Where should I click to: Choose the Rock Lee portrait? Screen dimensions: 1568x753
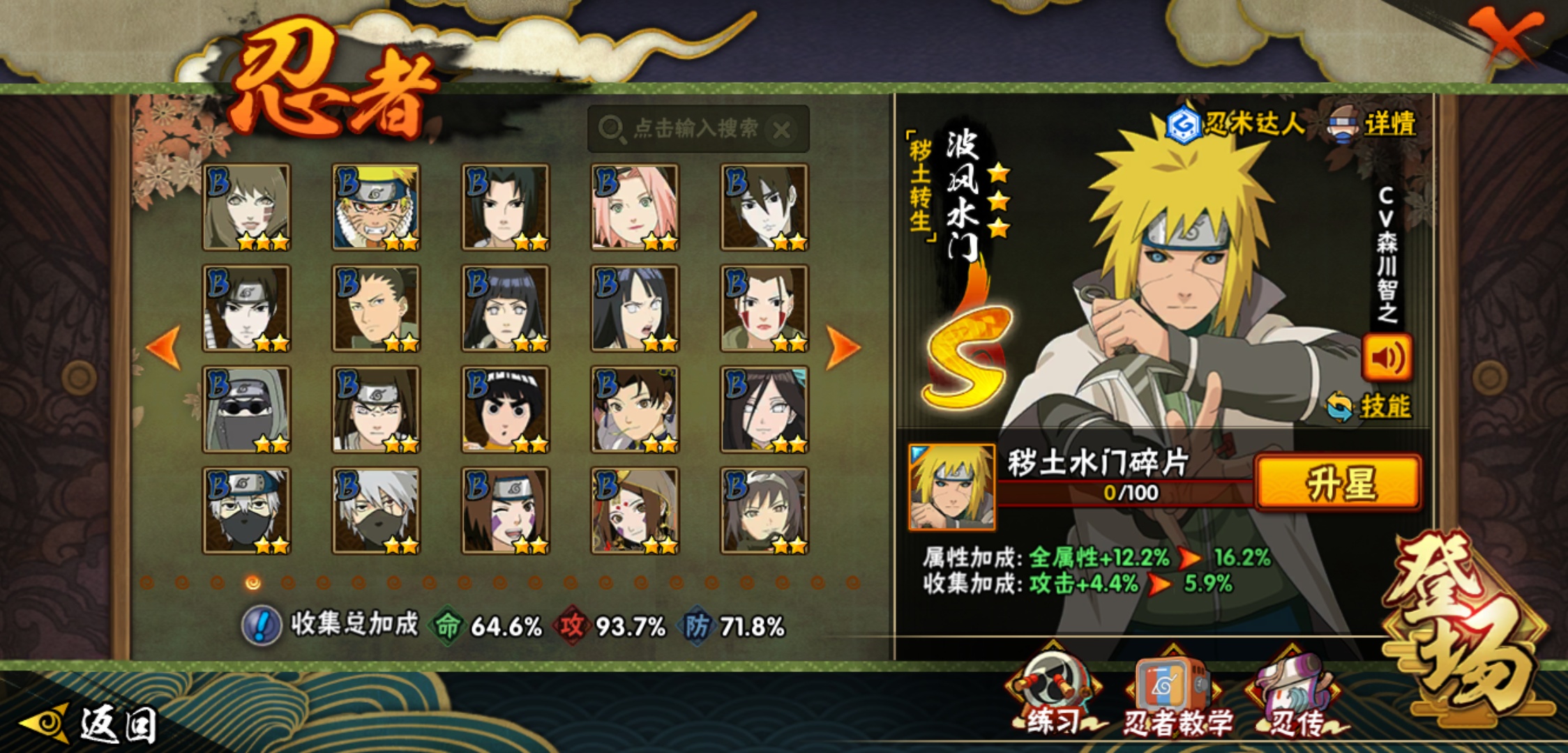point(506,409)
